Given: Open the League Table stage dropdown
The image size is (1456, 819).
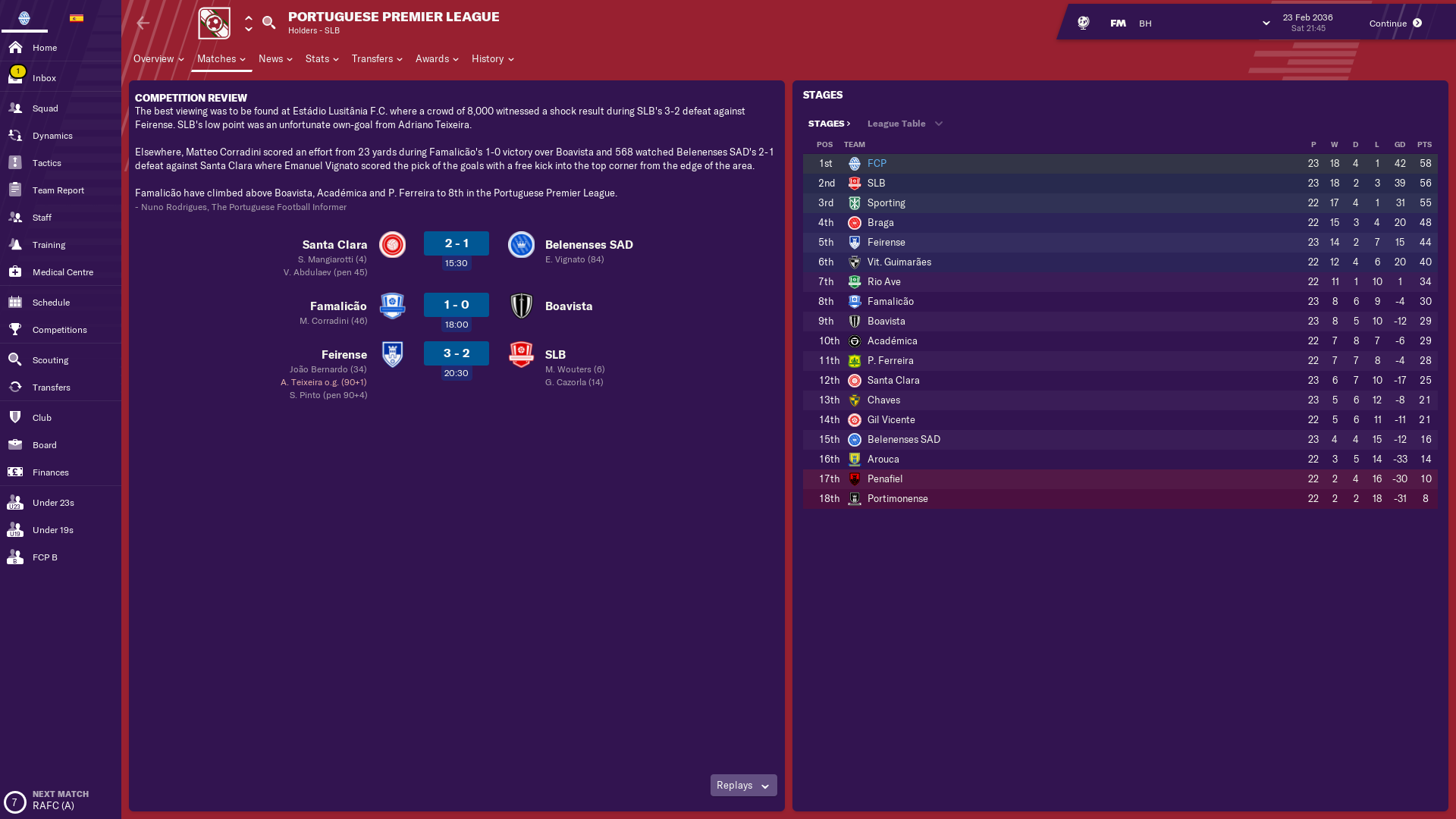Looking at the screenshot, I should click(905, 124).
